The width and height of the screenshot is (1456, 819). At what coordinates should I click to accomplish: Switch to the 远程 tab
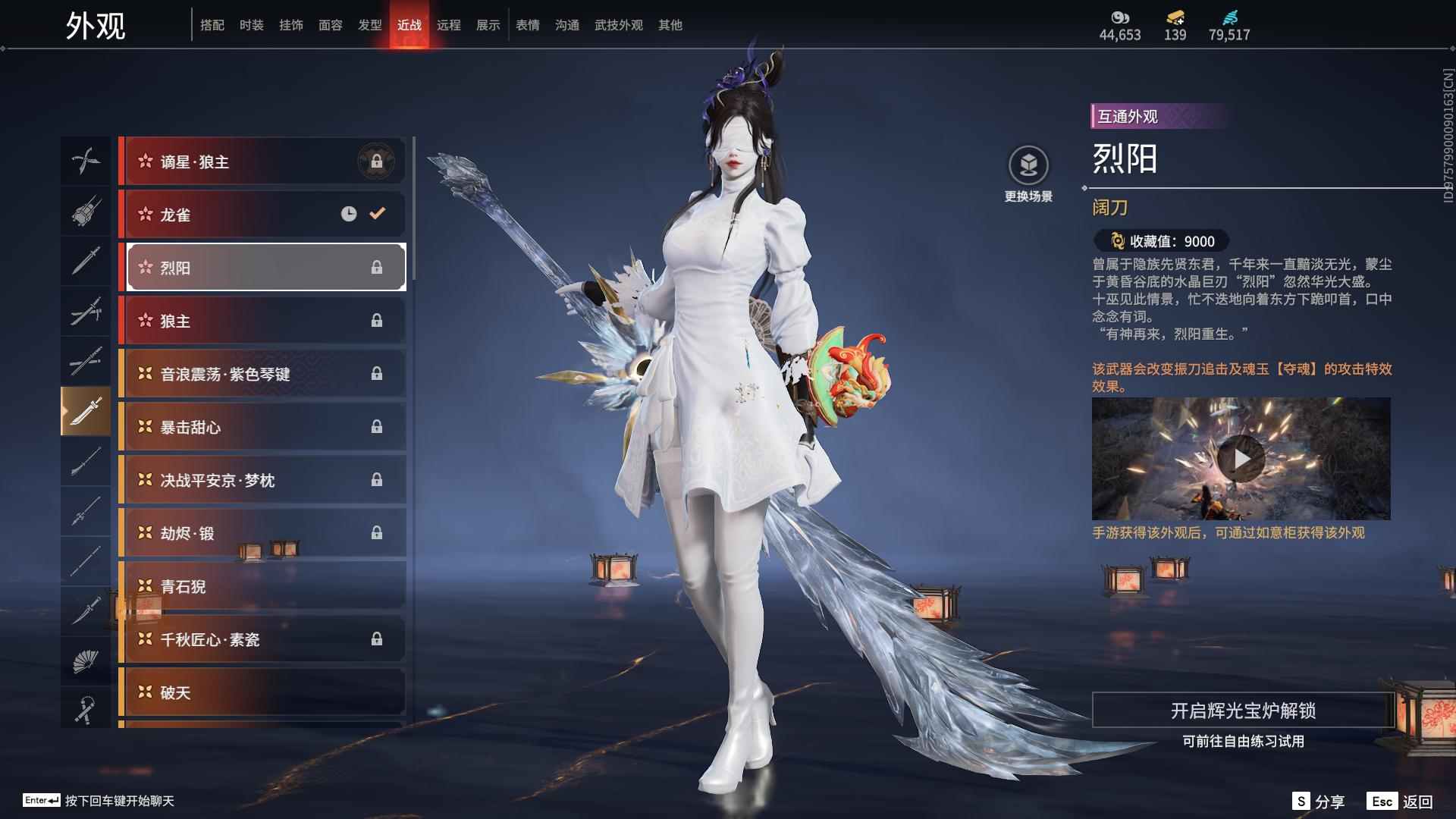pos(450,24)
